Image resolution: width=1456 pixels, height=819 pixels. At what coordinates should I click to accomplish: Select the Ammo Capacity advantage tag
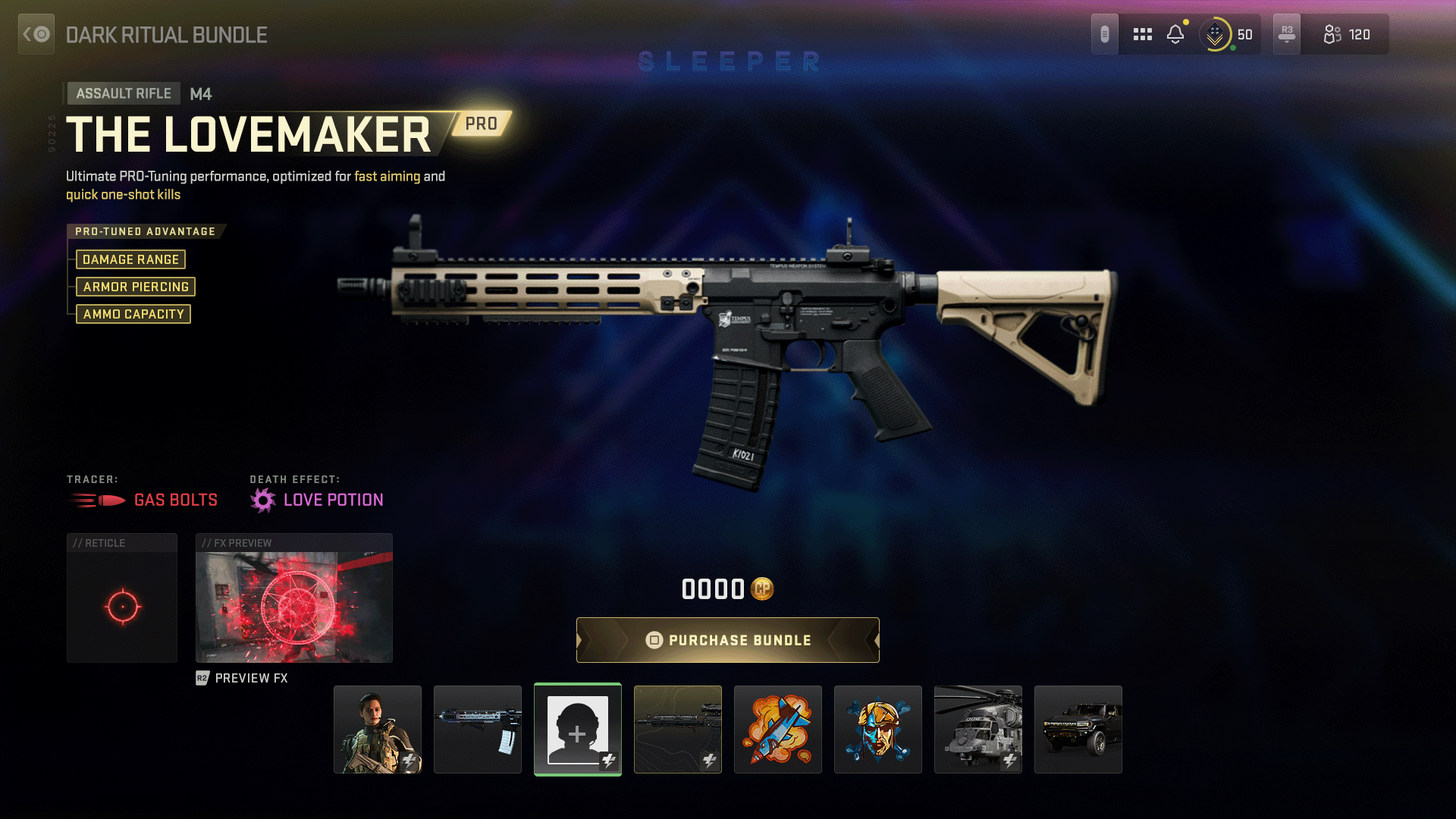point(133,314)
